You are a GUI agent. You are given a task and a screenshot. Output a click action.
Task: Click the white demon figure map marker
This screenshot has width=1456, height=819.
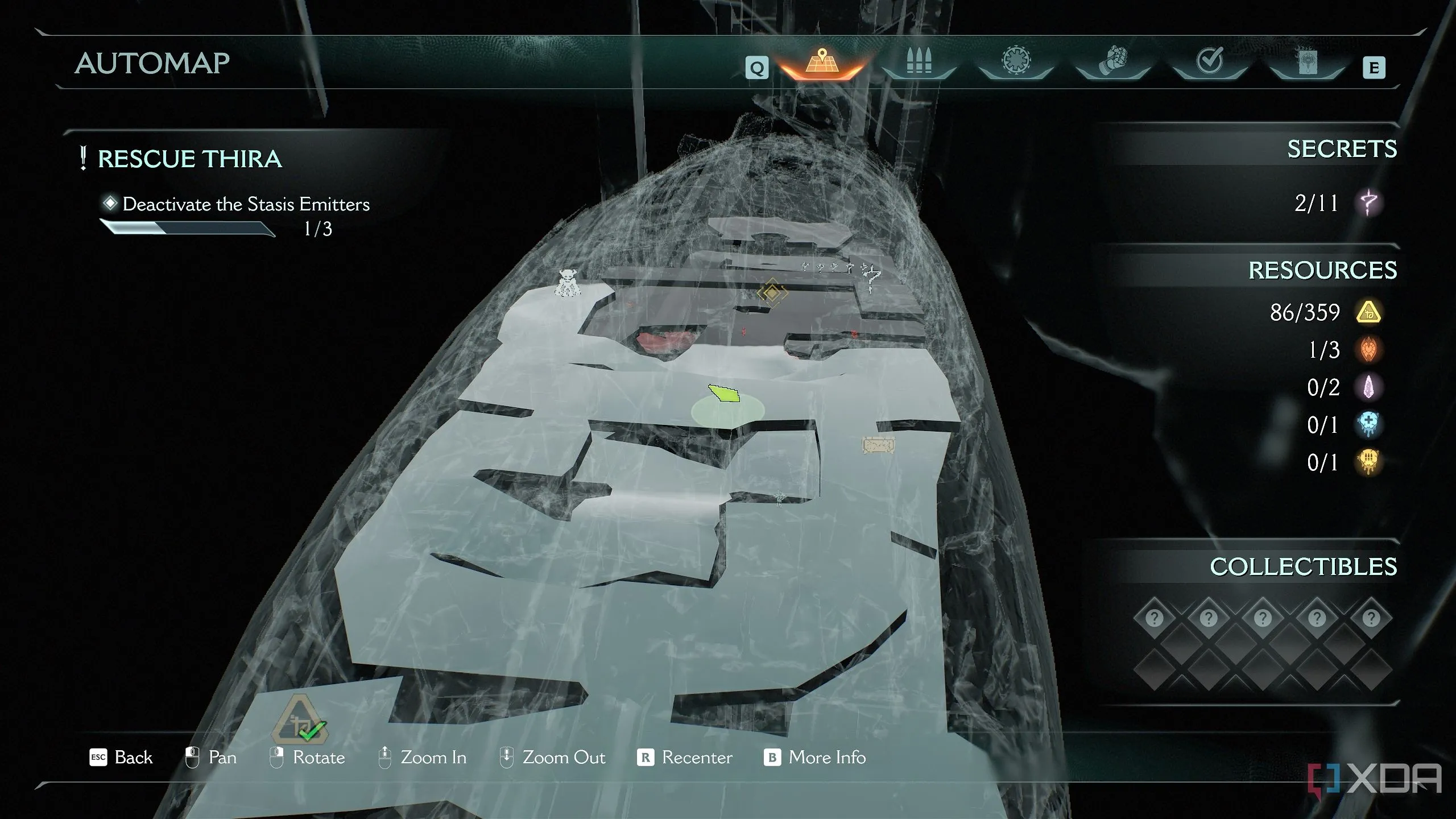pyautogui.click(x=567, y=283)
